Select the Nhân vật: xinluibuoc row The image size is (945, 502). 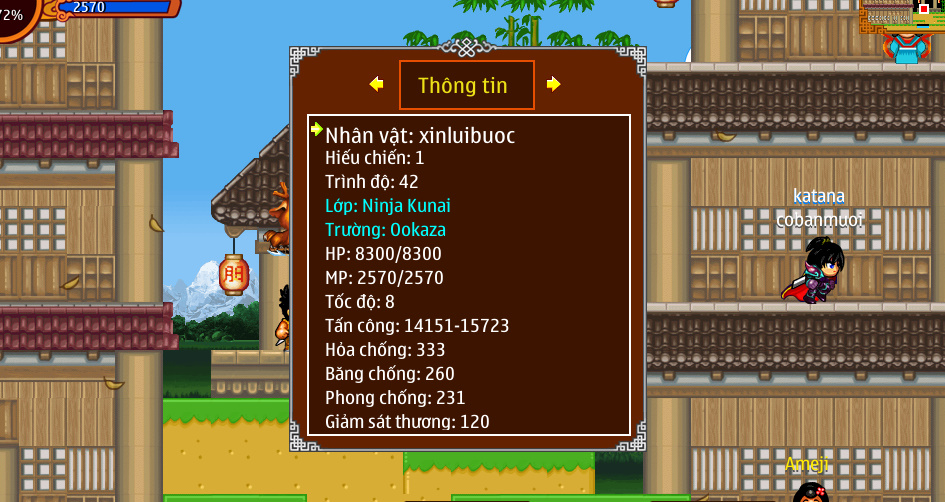(420, 135)
